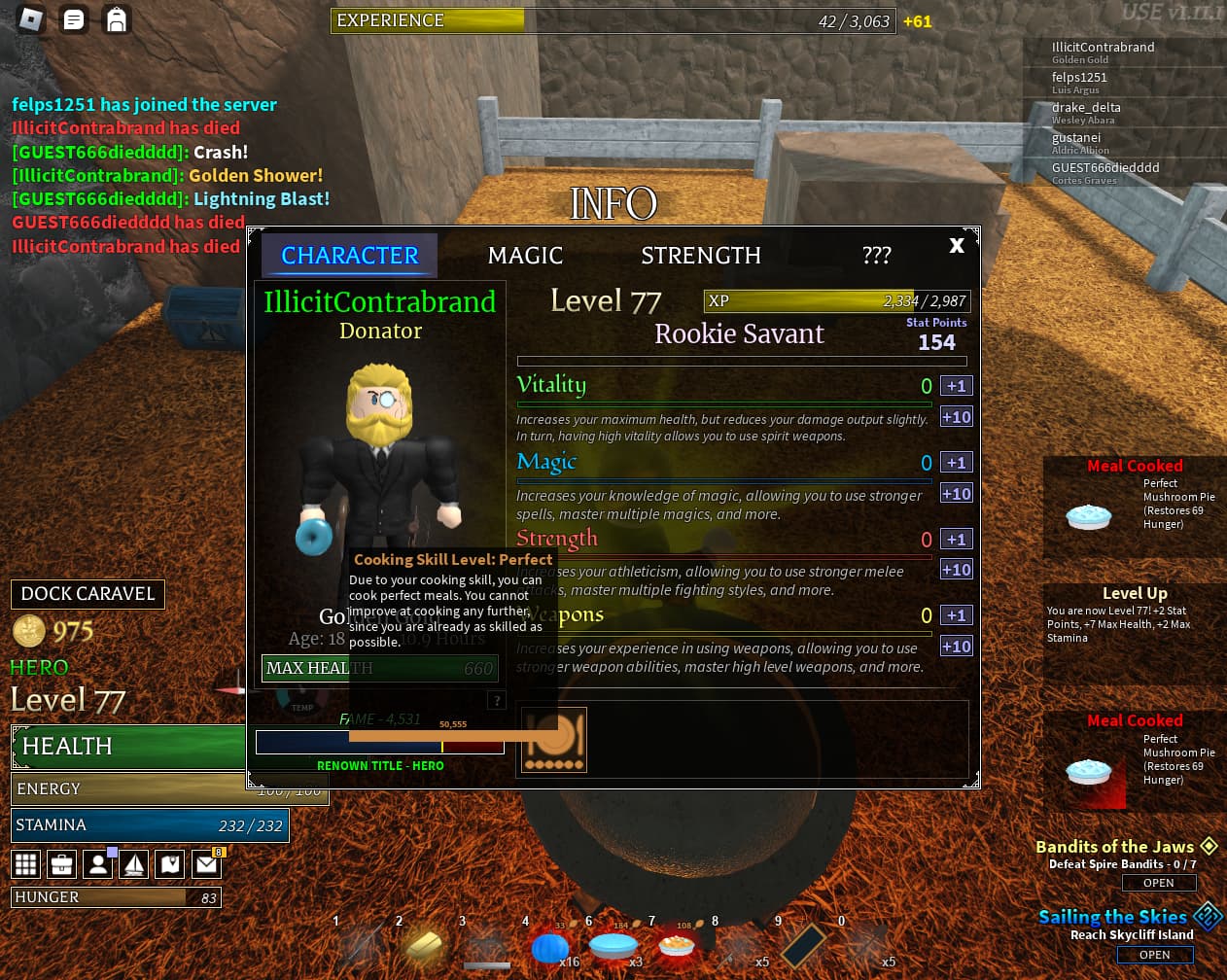Screen dimensions: 1227x980
Task: Open the grid menu icon
Action: coord(26,863)
